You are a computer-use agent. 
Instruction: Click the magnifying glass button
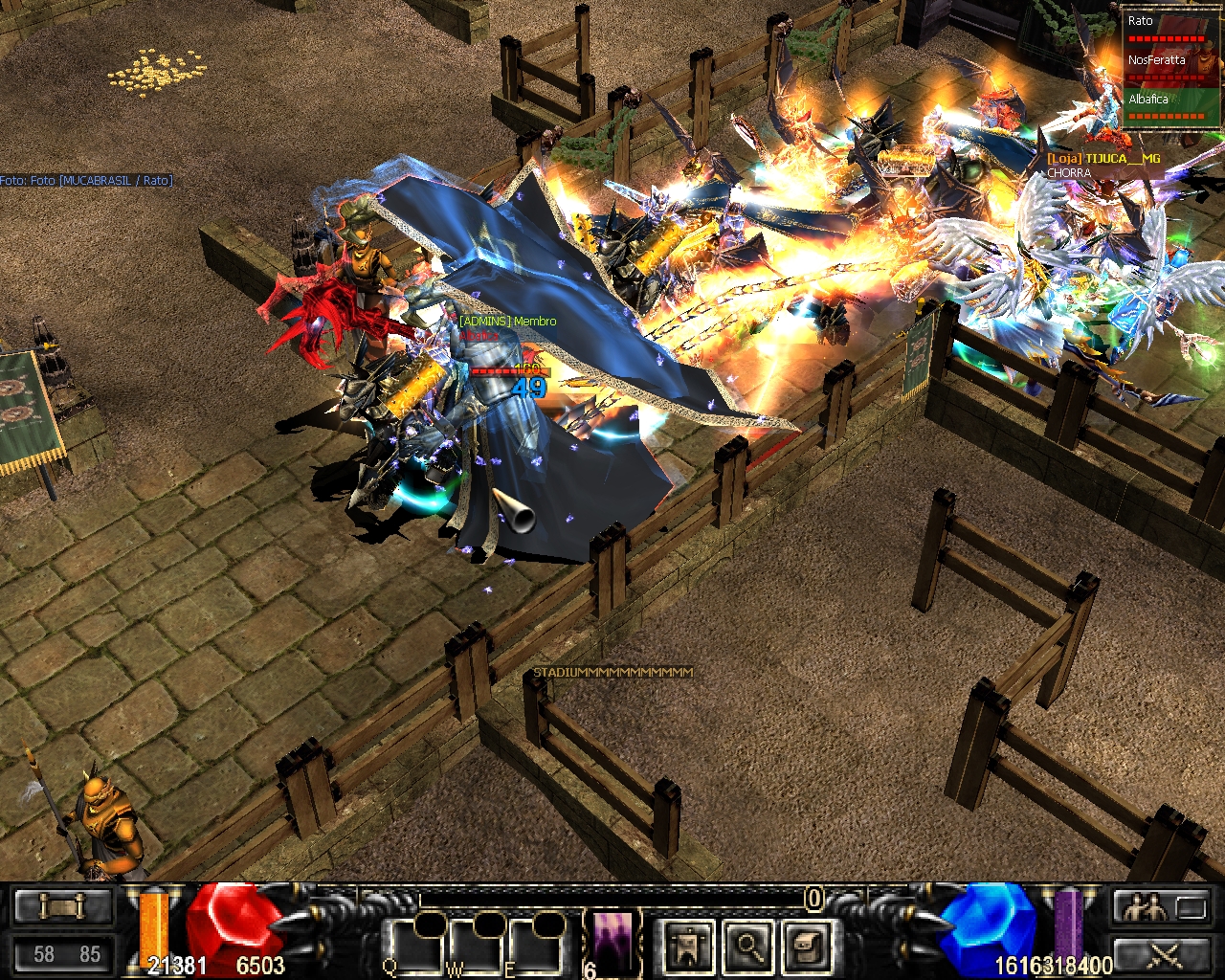tap(746, 946)
